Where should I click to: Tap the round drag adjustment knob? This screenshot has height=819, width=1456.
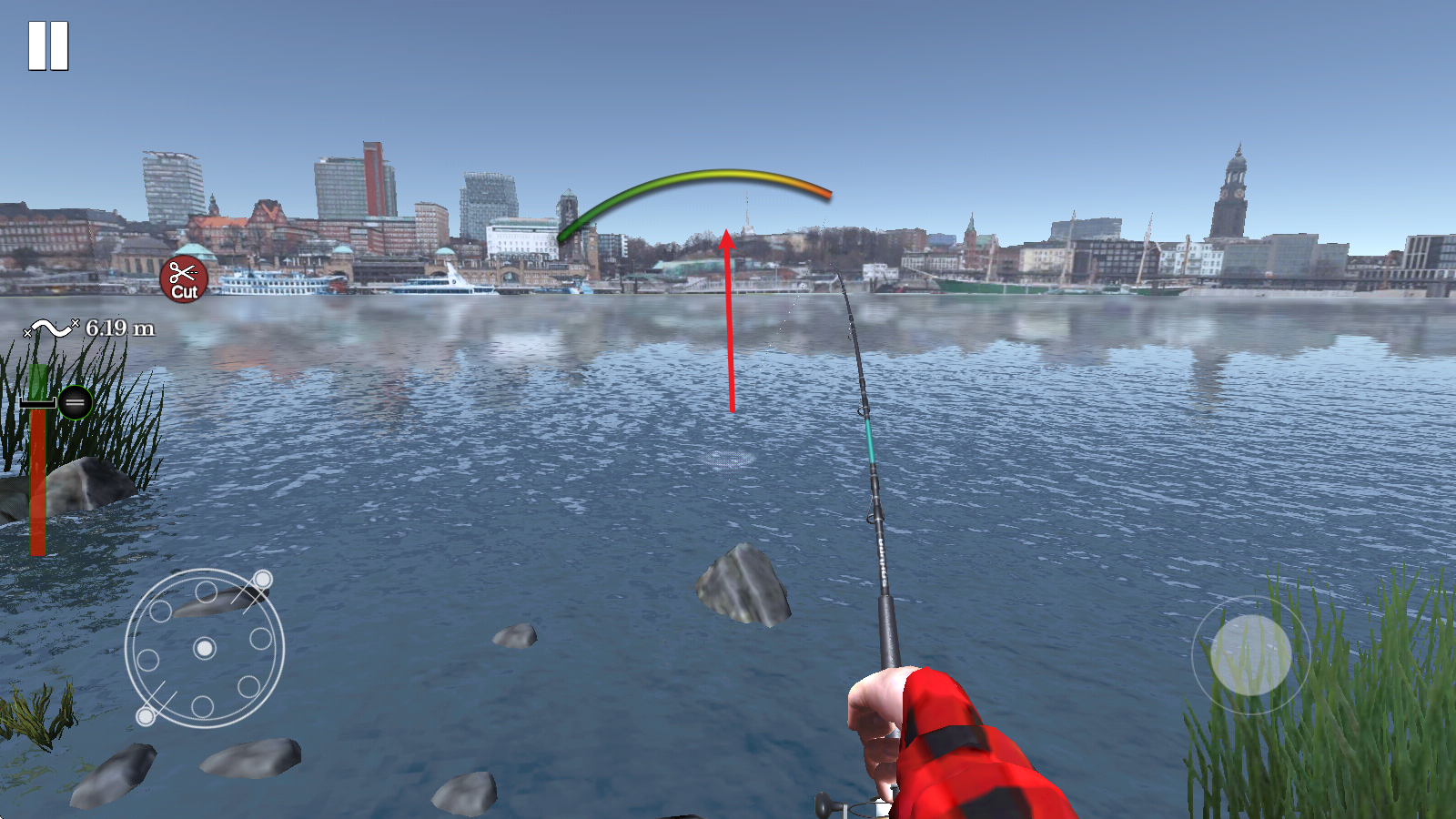pos(76,402)
